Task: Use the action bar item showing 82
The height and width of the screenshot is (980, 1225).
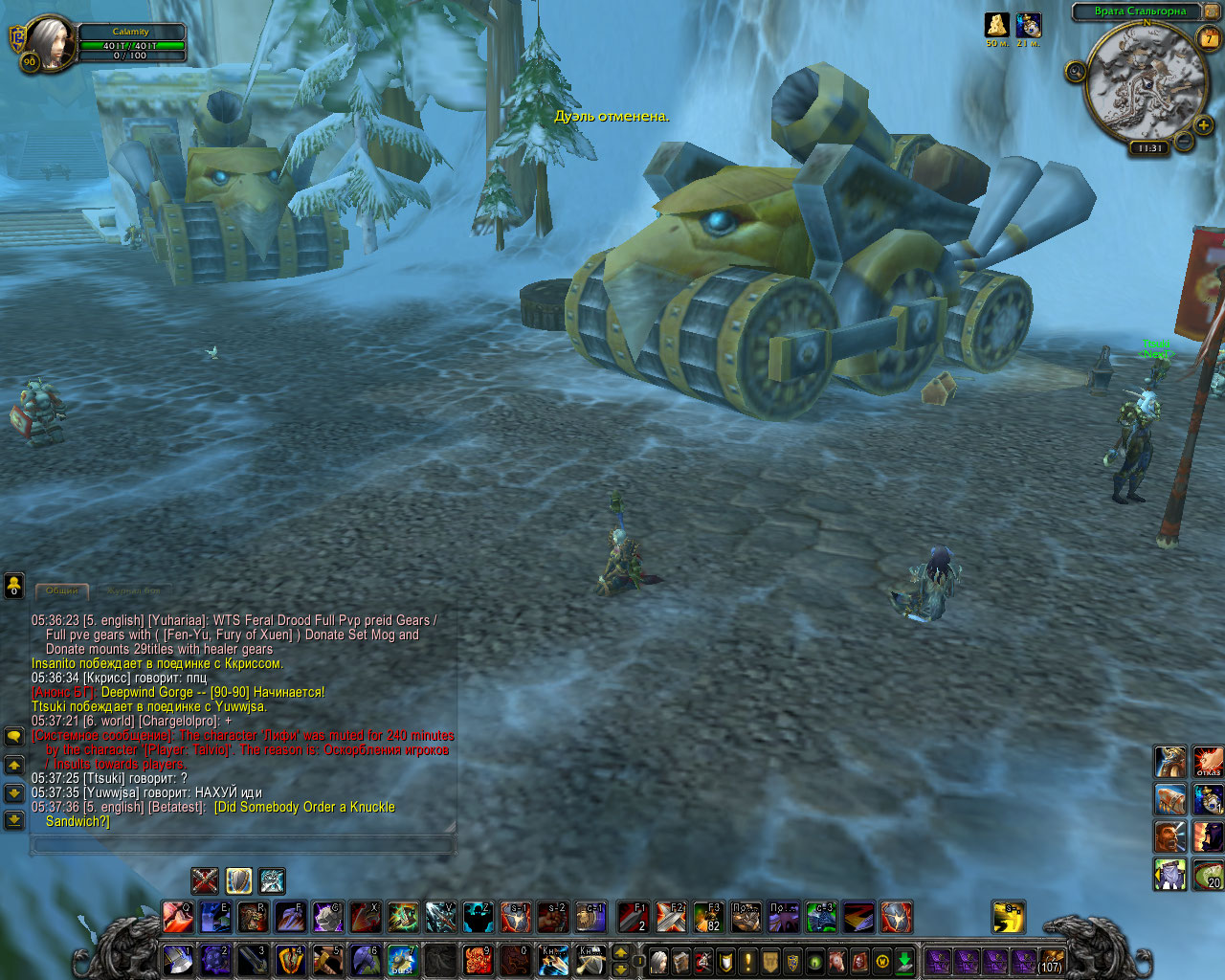Action: pyautogui.click(x=706, y=917)
